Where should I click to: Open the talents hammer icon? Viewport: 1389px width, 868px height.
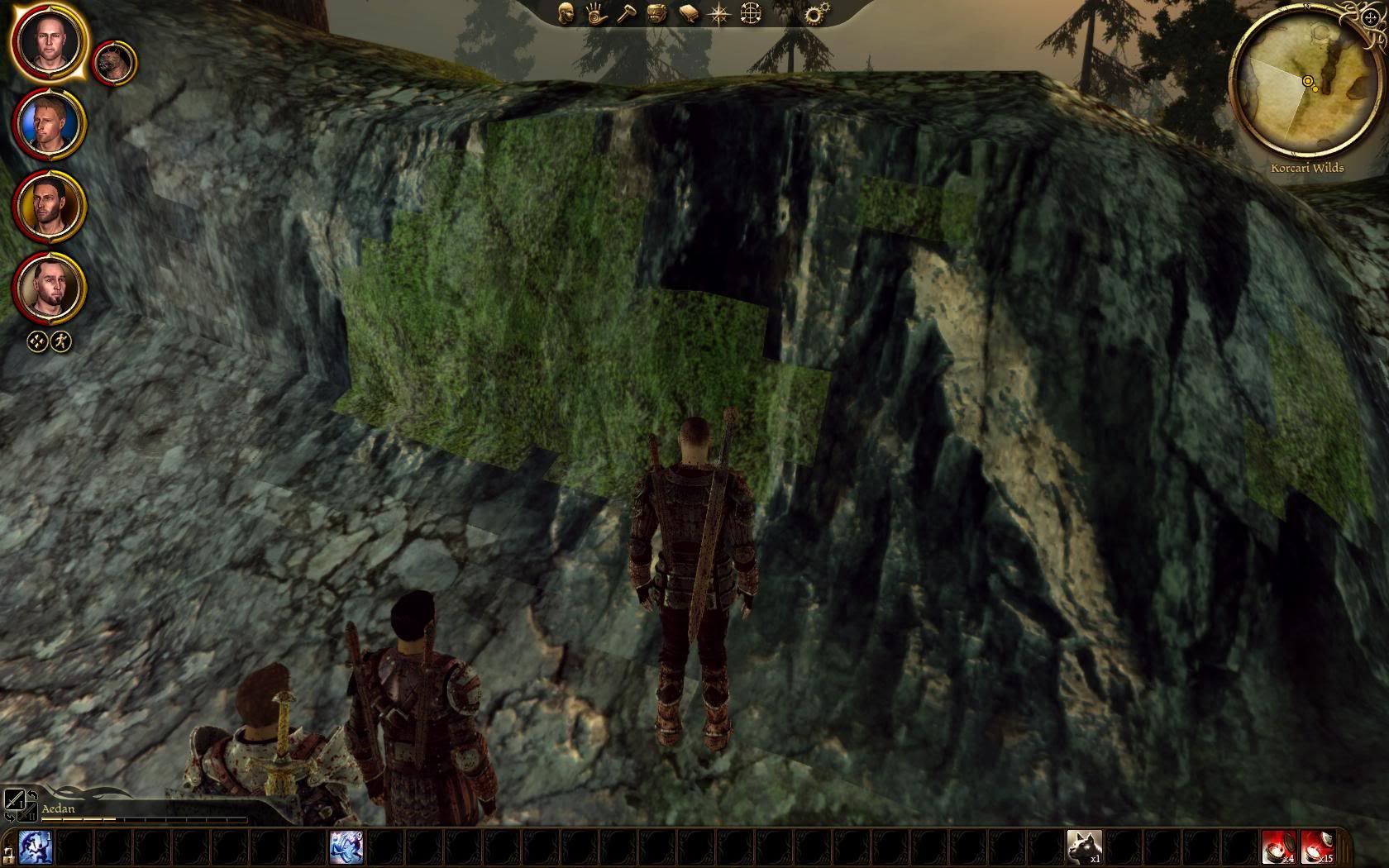click(x=626, y=13)
